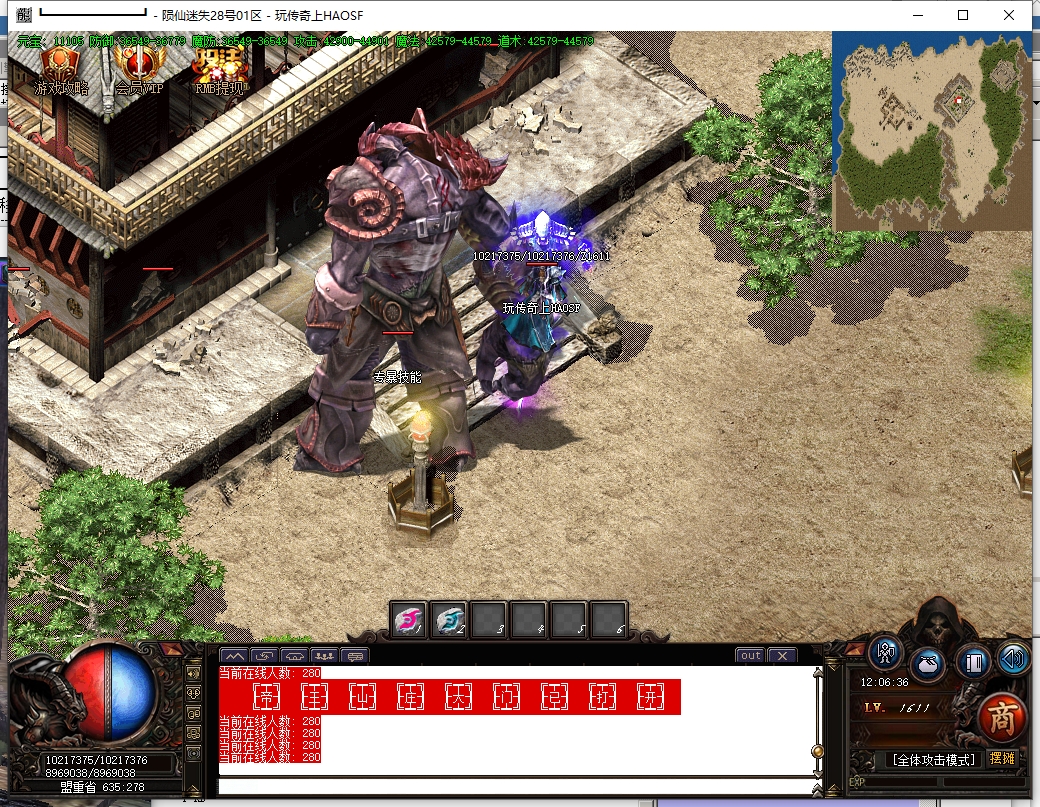Open the character equipment panel icon
This screenshot has width=1040, height=807.
885,652
